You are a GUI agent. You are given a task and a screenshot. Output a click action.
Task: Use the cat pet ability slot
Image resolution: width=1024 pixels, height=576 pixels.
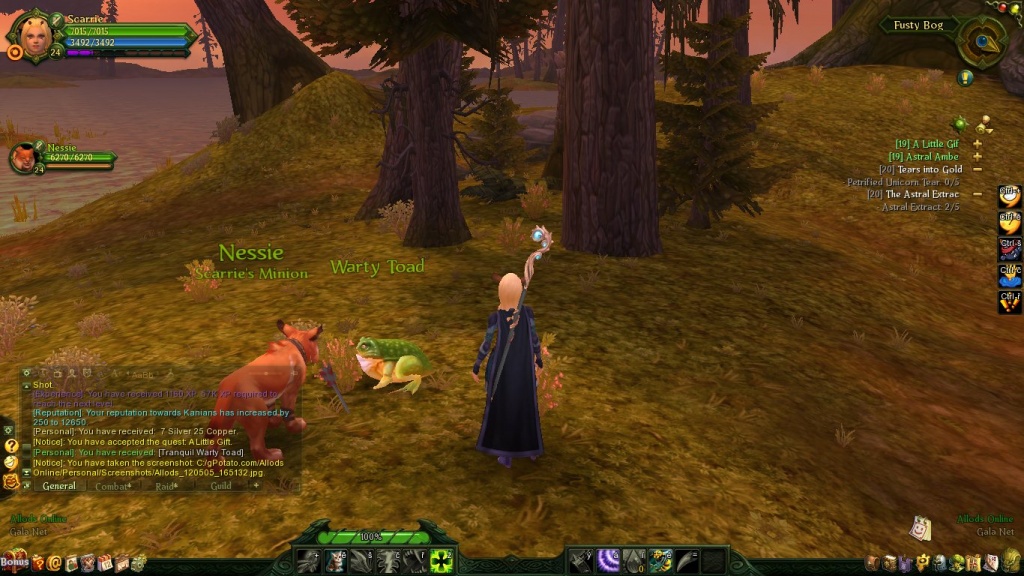(335, 562)
